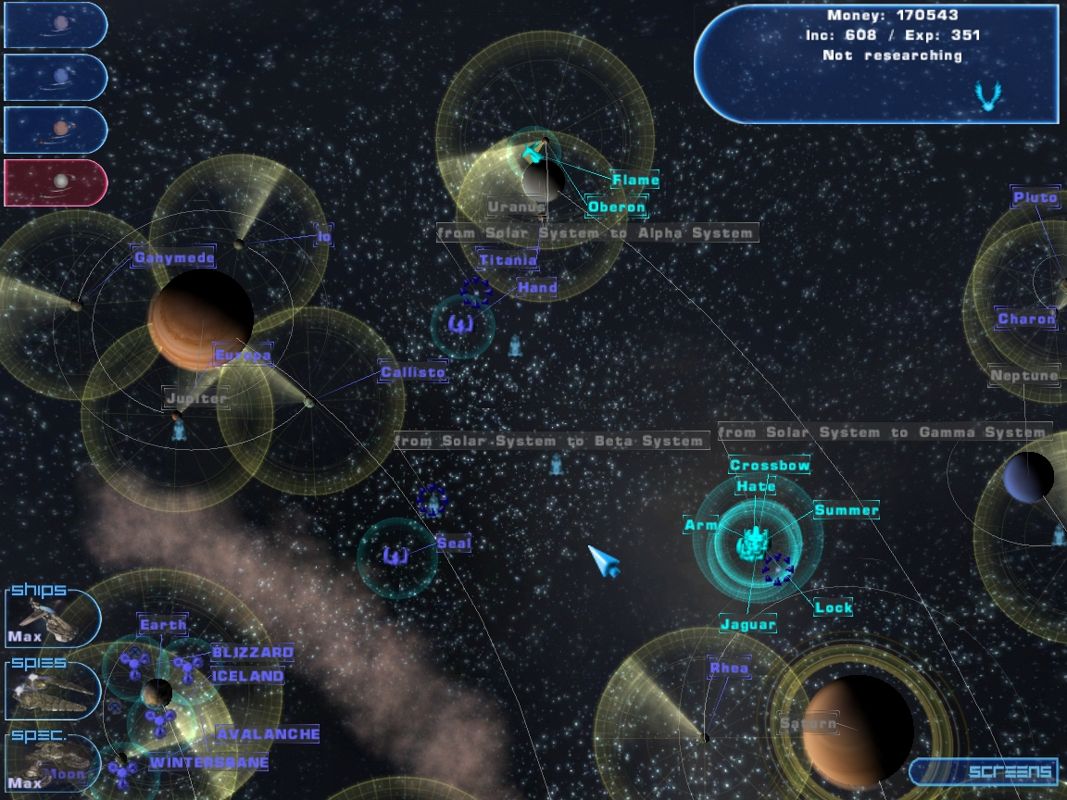Select the BLIZZARD fleet label
This screenshot has width=1067, height=800.
tap(252, 652)
